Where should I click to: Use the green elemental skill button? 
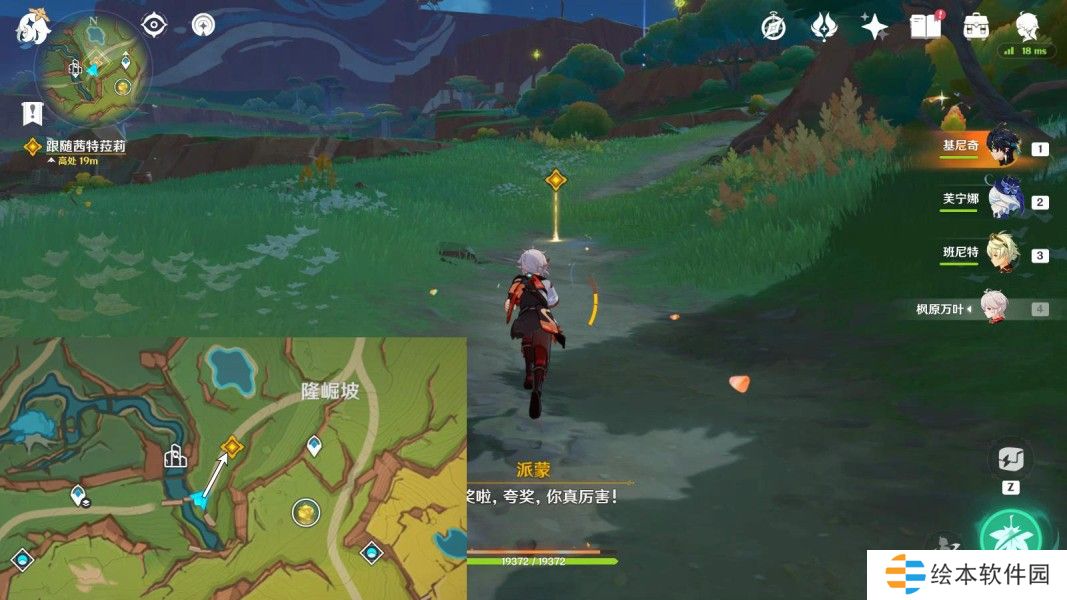click(x=1011, y=540)
